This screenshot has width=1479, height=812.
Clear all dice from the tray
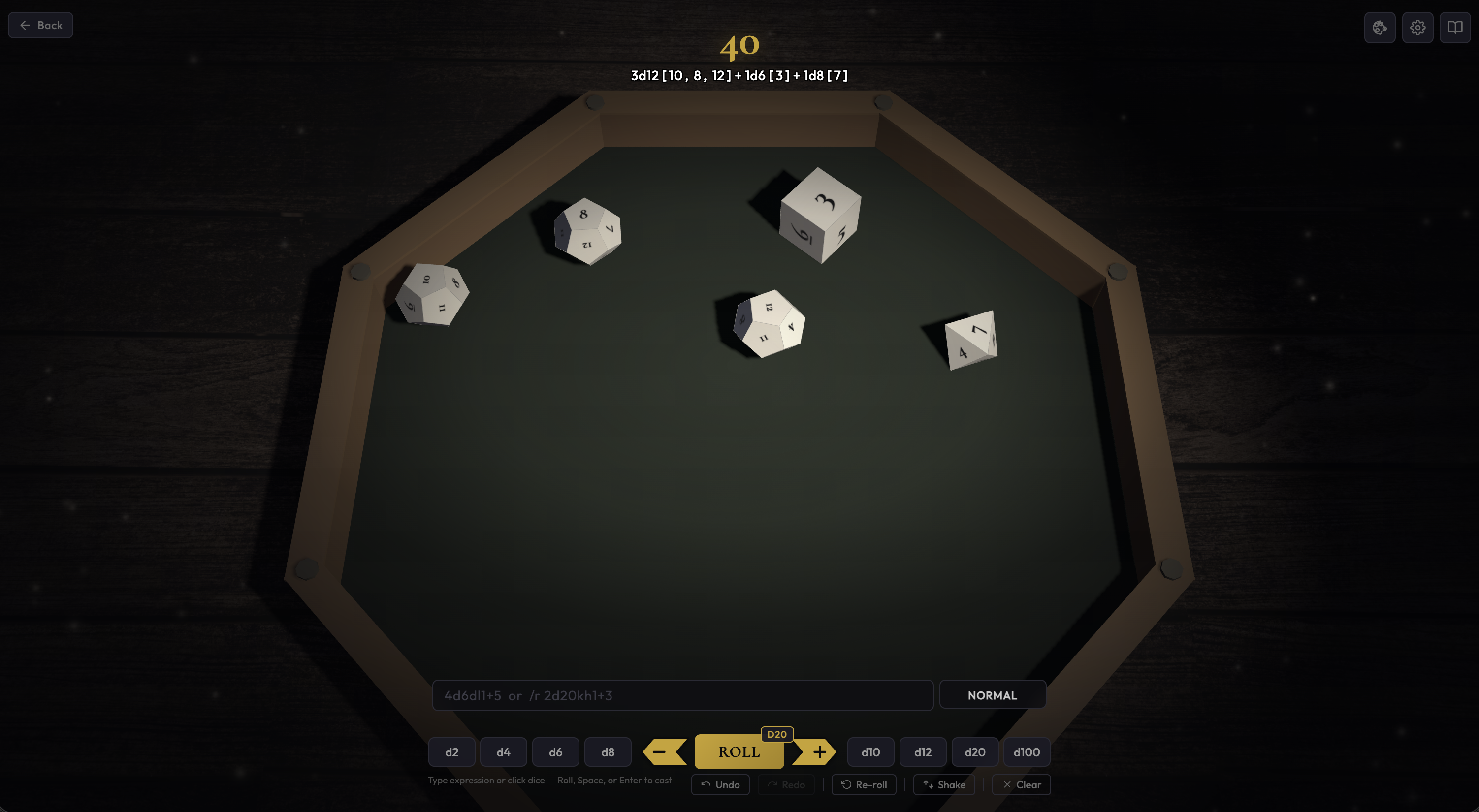[1021, 784]
